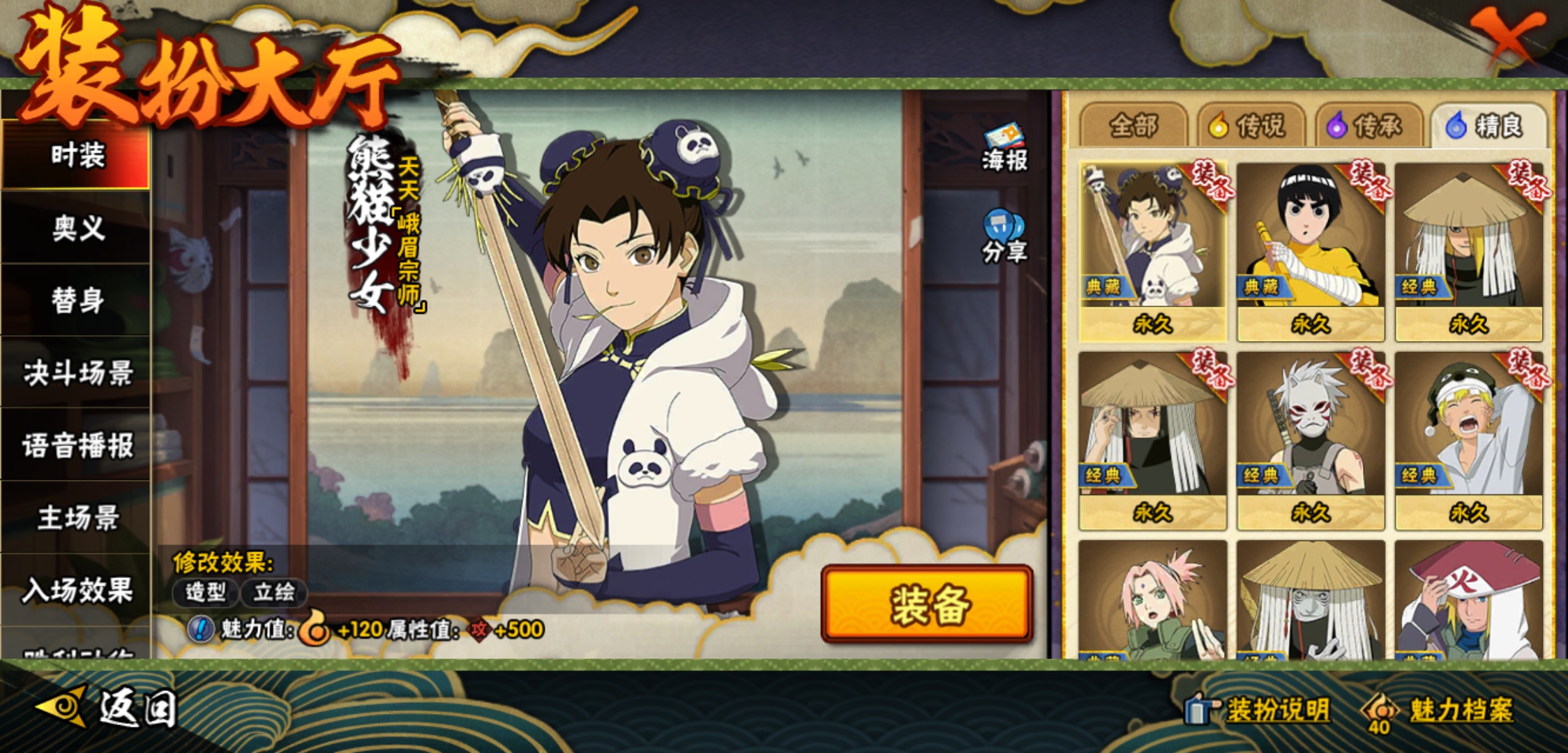Select the 造型 effect option
This screenshot has height=753, width=1568.
(x=206, y=593)
